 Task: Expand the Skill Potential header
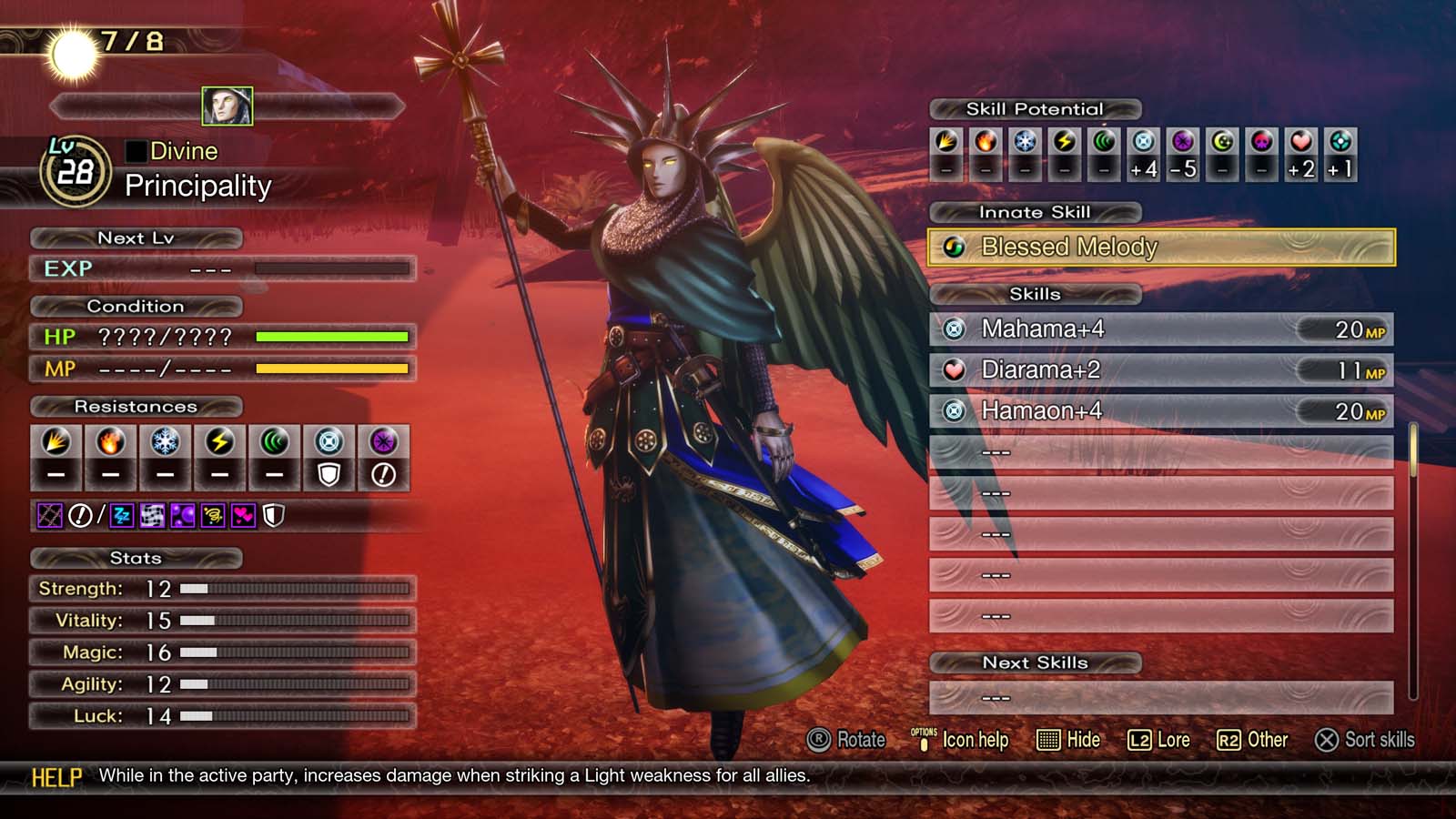pyautogui.click(x=1034, y=108)
